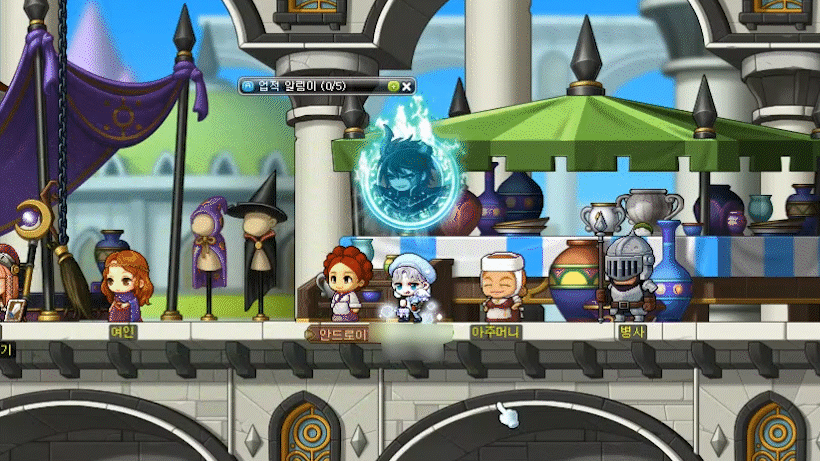820x461 pixels.
Task: Click the blue achievement icon on the notifier bar
Action: (247, 86)
